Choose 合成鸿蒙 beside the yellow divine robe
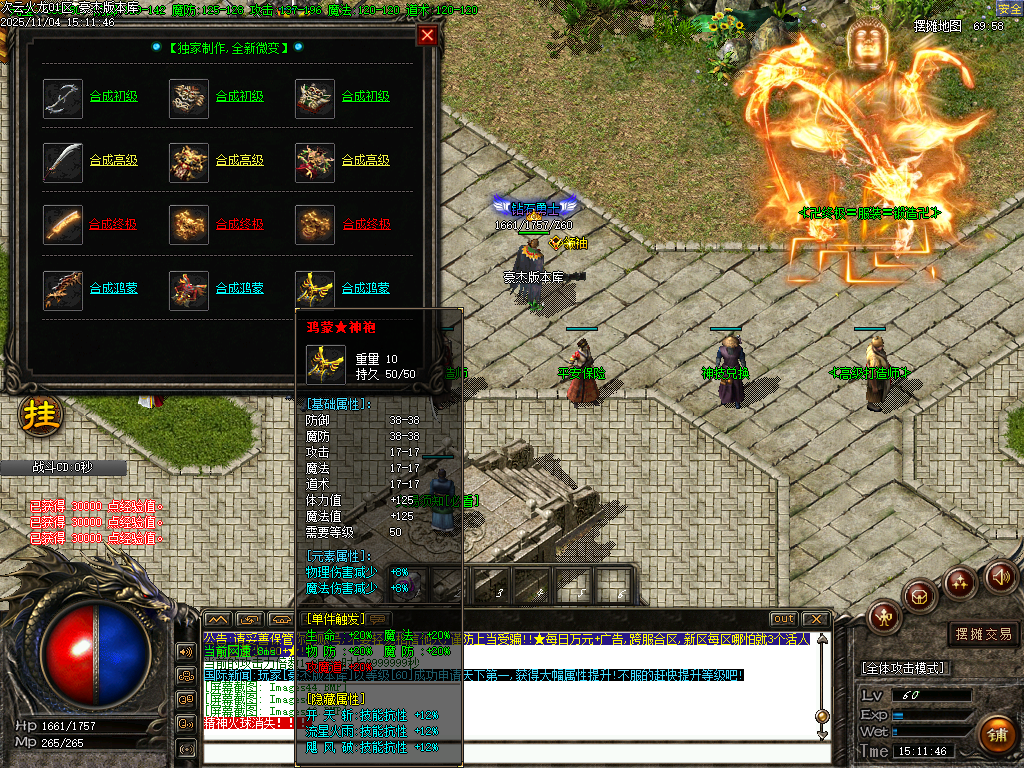The image size is (1024, 768). [x=365, y=288]
